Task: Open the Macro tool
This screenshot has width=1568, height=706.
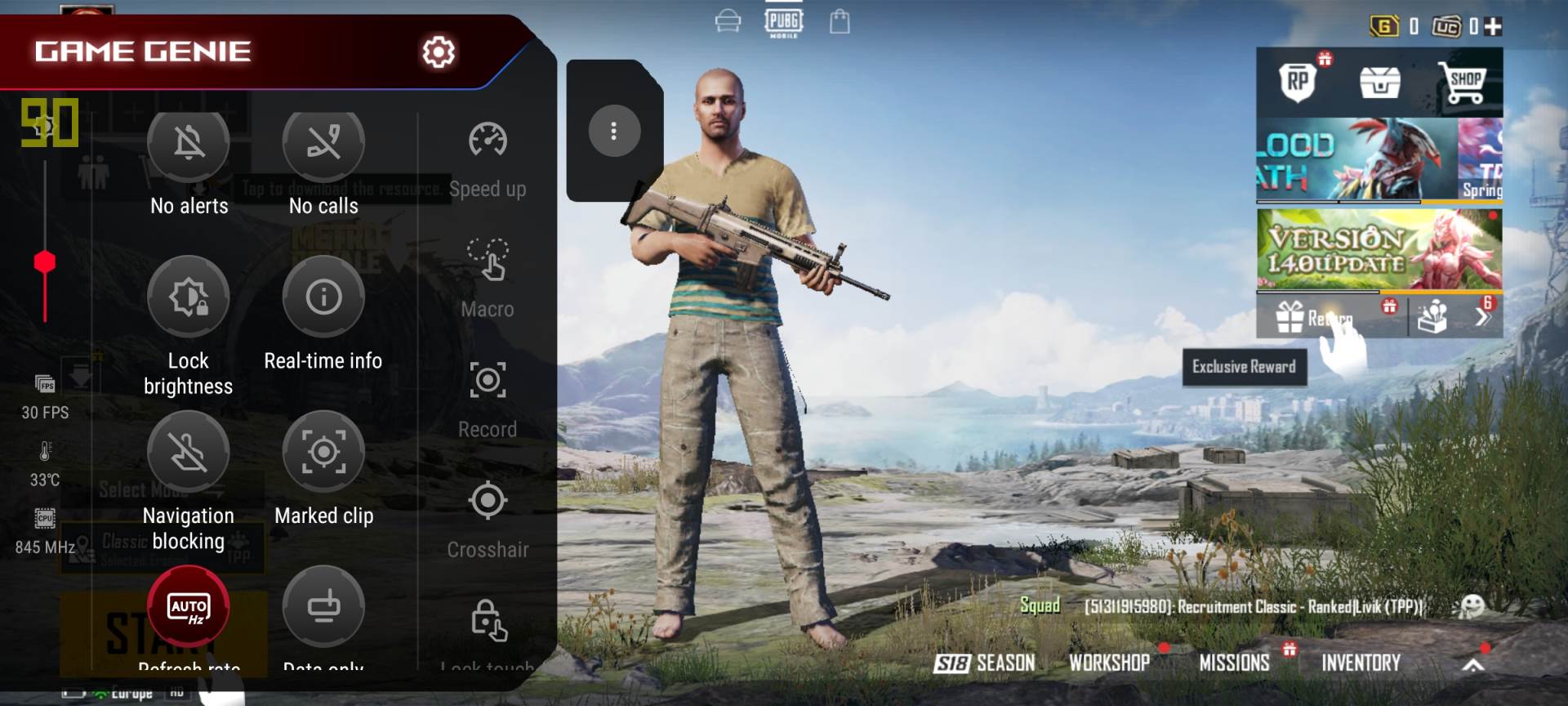Action: (x=488, y=260)
